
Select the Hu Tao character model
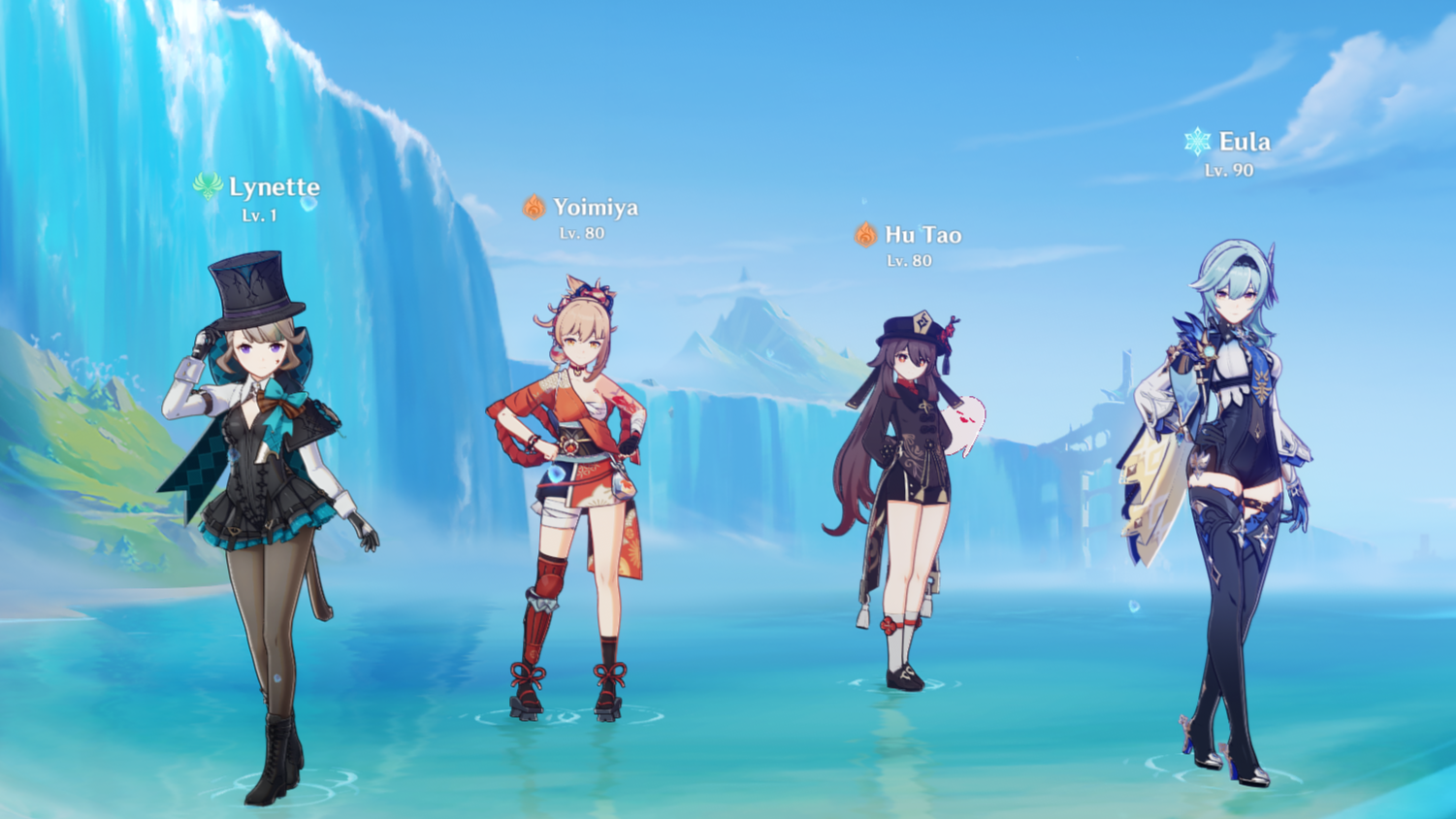point(907,456)
